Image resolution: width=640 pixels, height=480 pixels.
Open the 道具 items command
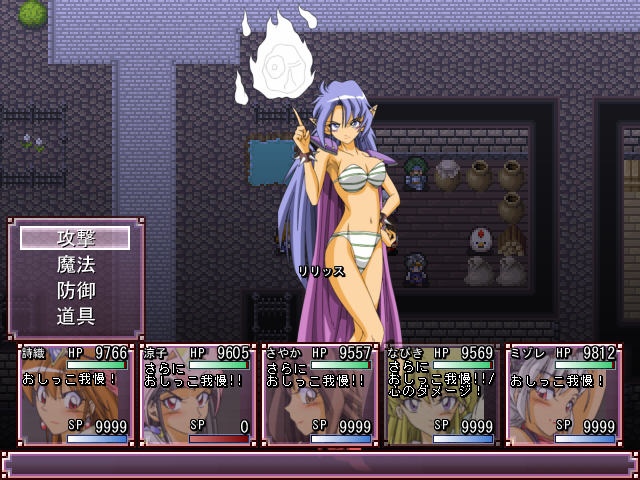pyautogui.click(x=75, y=316)
